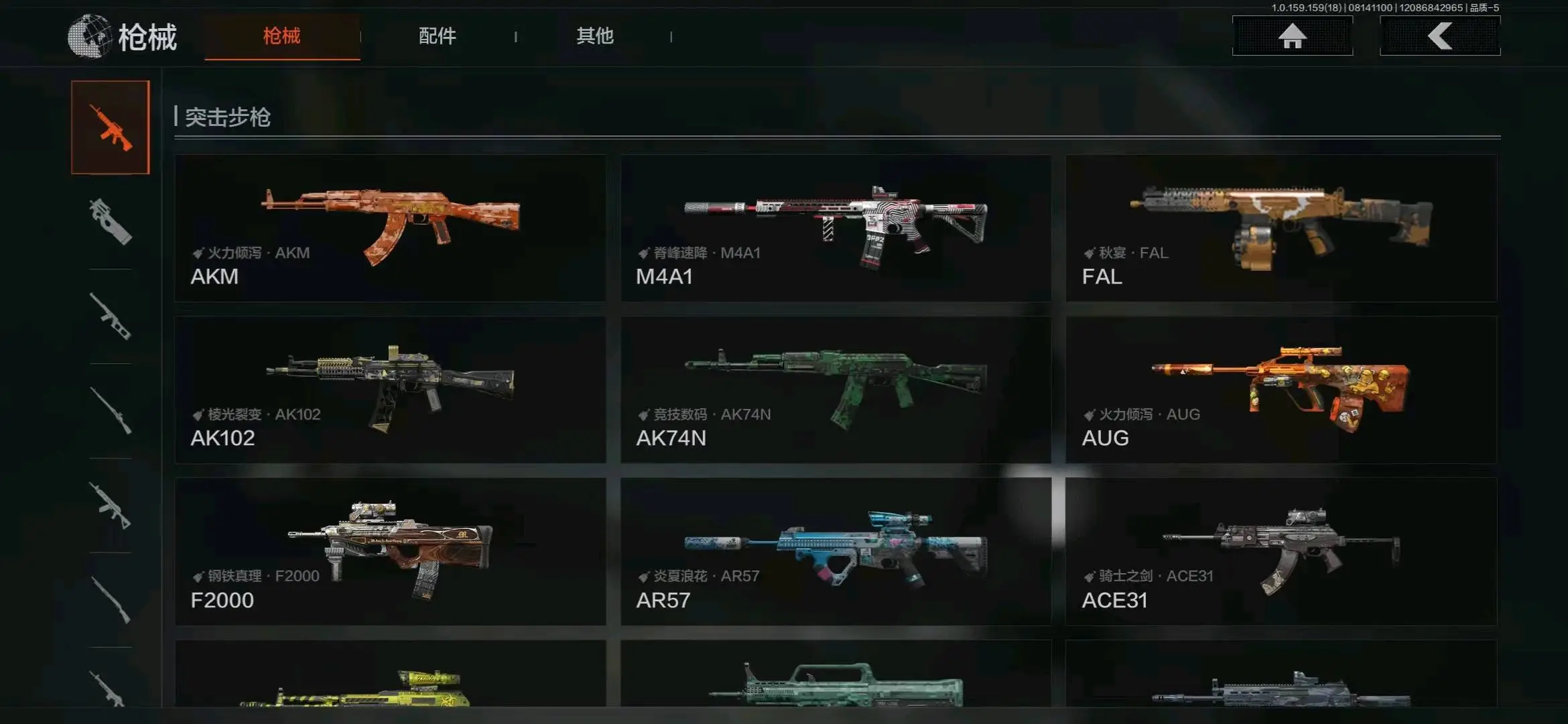The width and height of the screenshot is (1568, 724).
Task: Open the 配件 tab
Action: click(x=437, y=36)
